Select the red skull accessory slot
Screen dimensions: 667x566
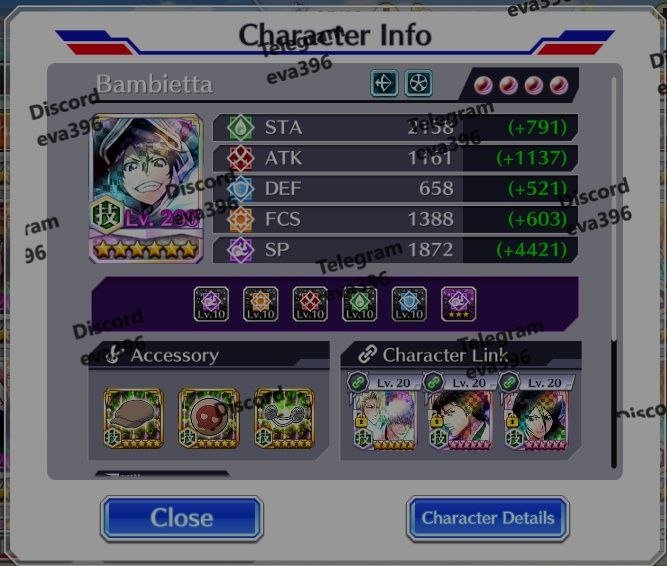(x=208, y=416)
